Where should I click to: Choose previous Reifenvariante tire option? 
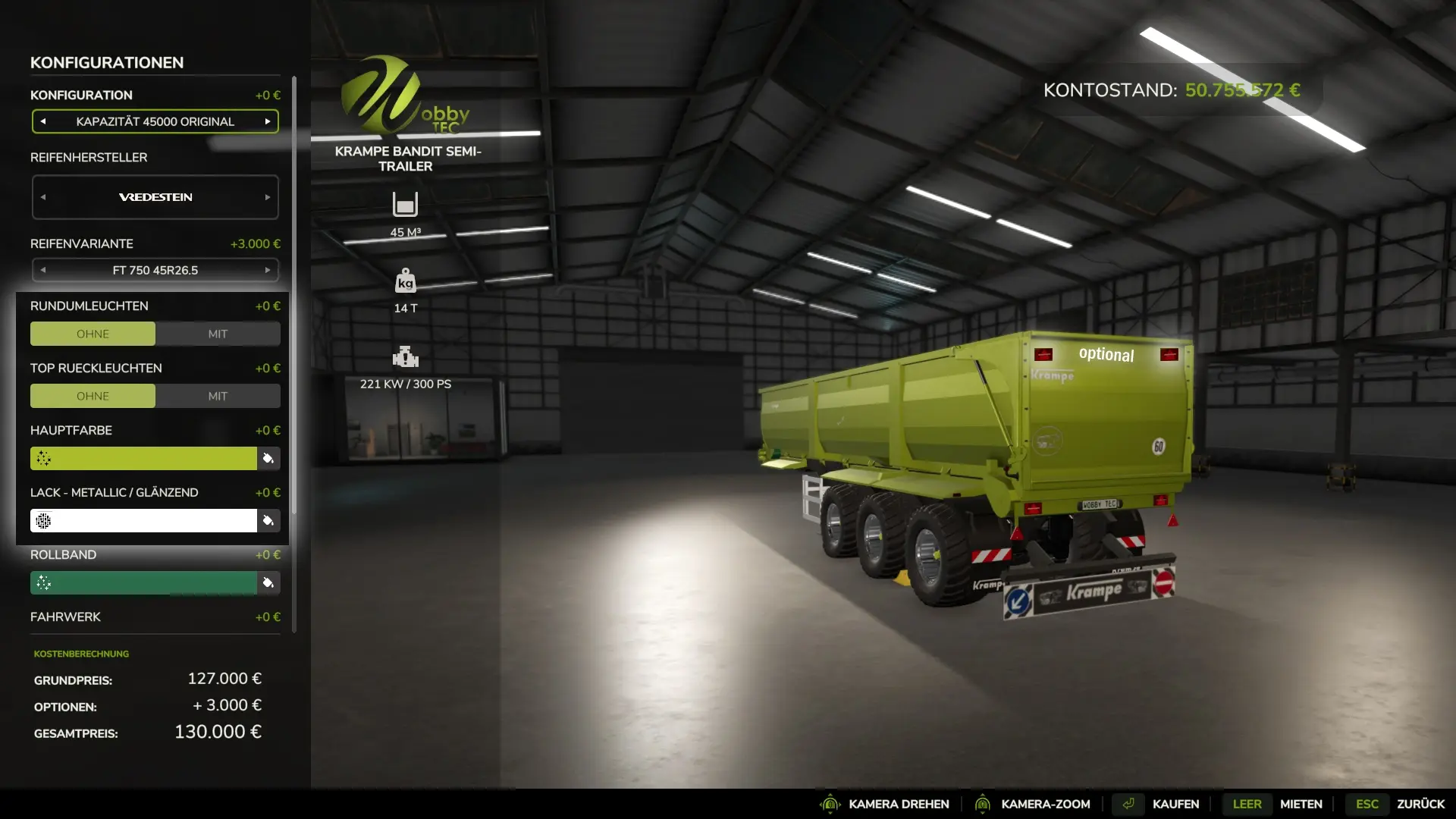(43, 270)
